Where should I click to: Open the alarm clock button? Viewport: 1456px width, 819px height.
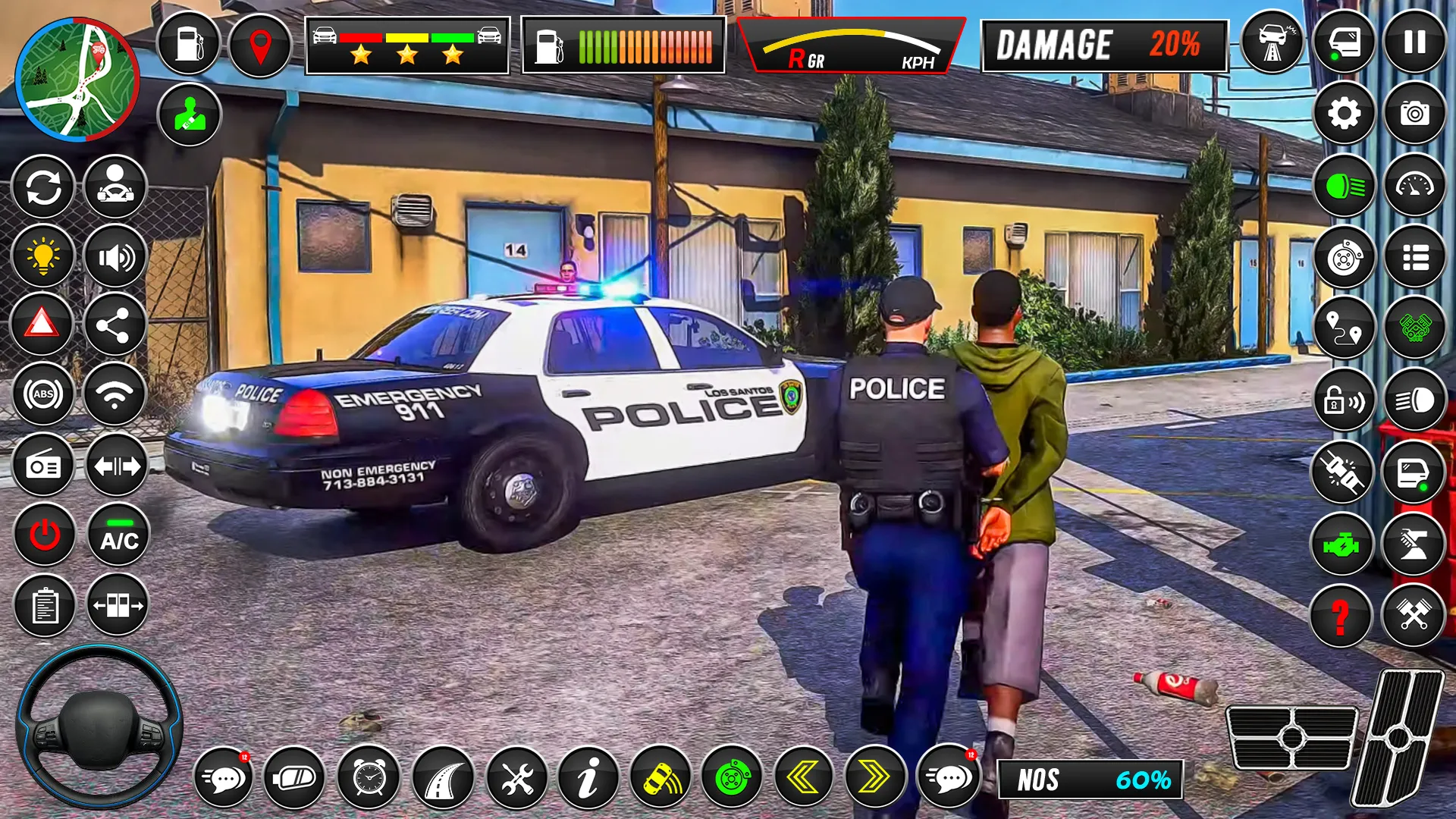click(x=369, y=778)
